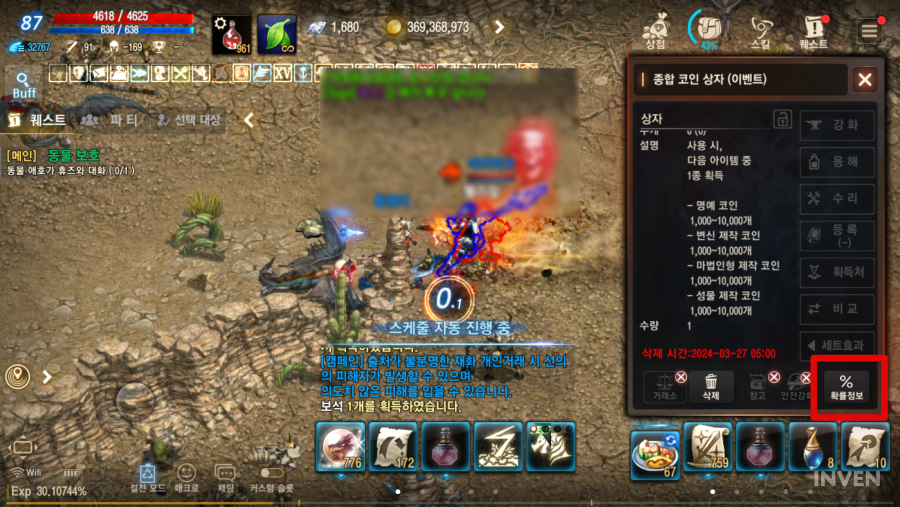Expand the 세트효과 set effect panel
The height and width of the screenshot is (507, 900).
(x=837, y=346)
